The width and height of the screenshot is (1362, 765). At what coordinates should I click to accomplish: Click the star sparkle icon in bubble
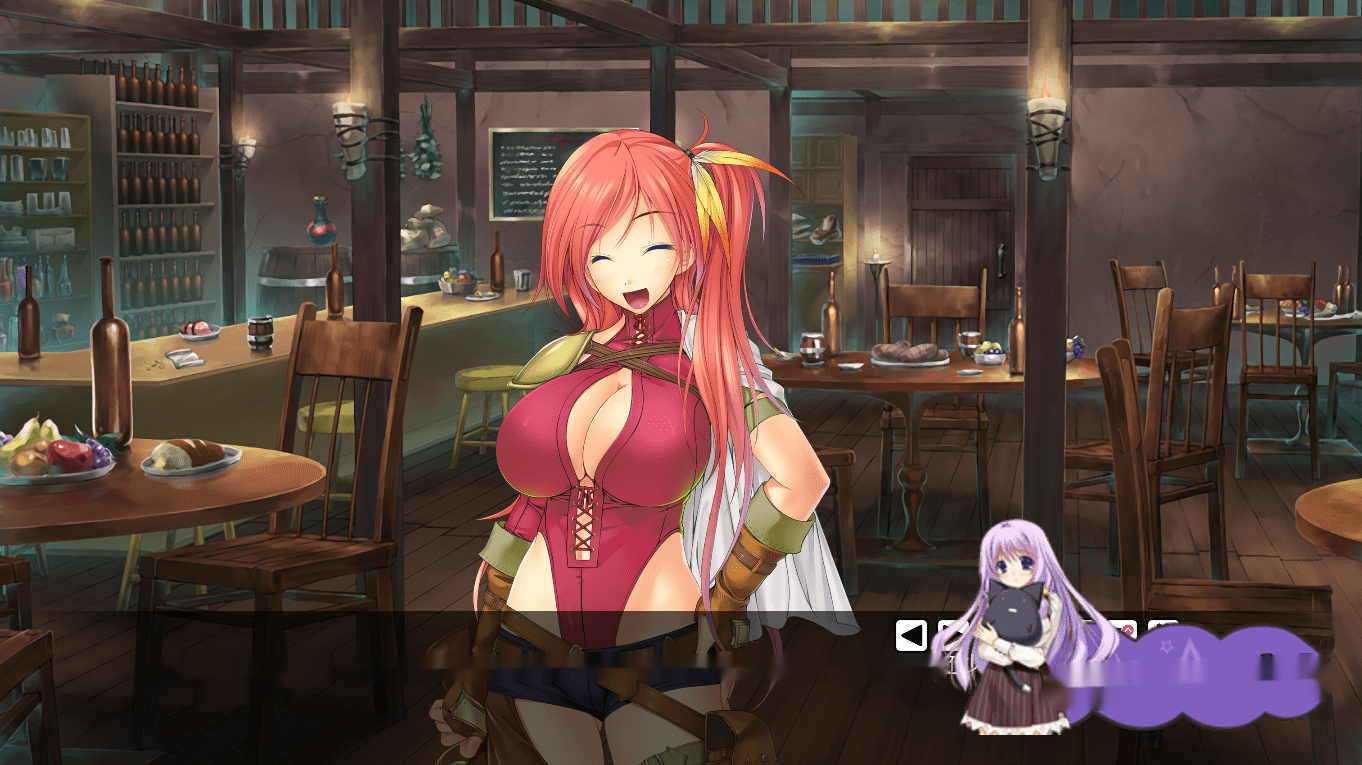pyautogui.click(x=1167, y=645)
